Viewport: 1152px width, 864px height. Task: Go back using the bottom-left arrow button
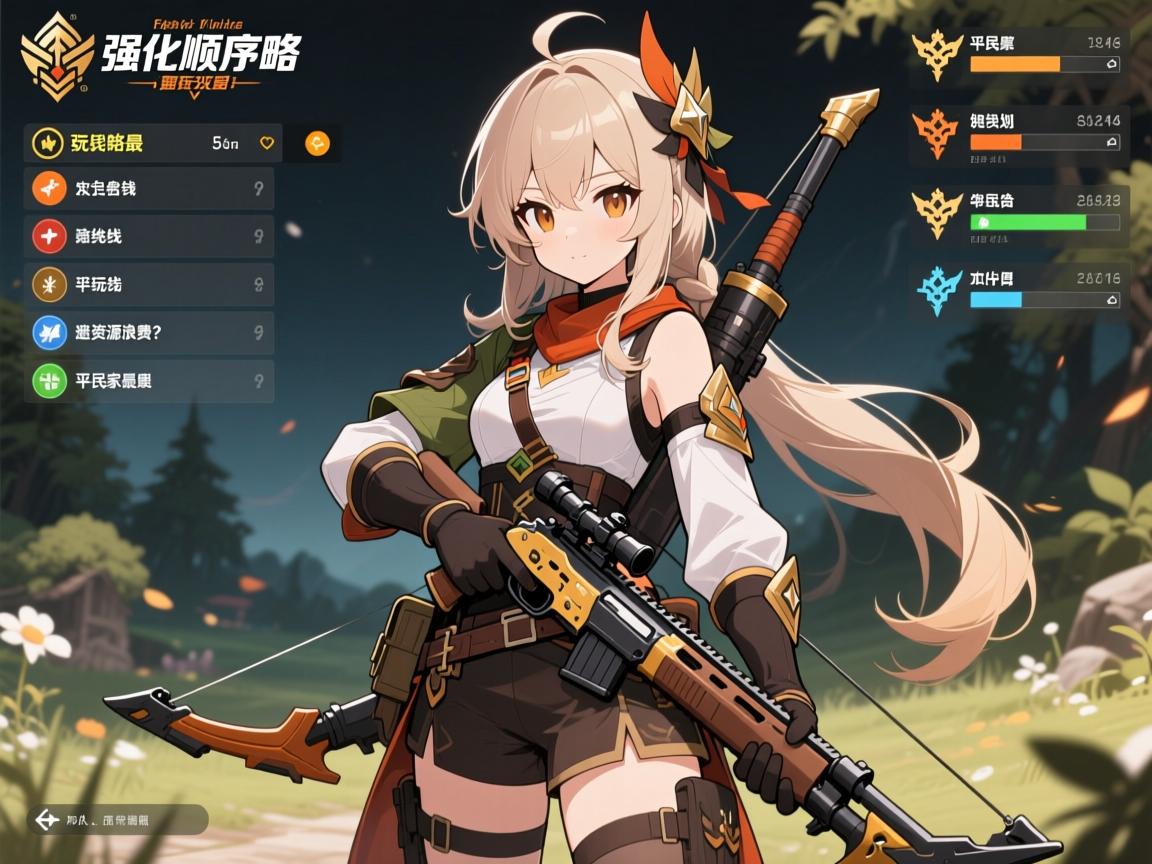click(46, 820)
